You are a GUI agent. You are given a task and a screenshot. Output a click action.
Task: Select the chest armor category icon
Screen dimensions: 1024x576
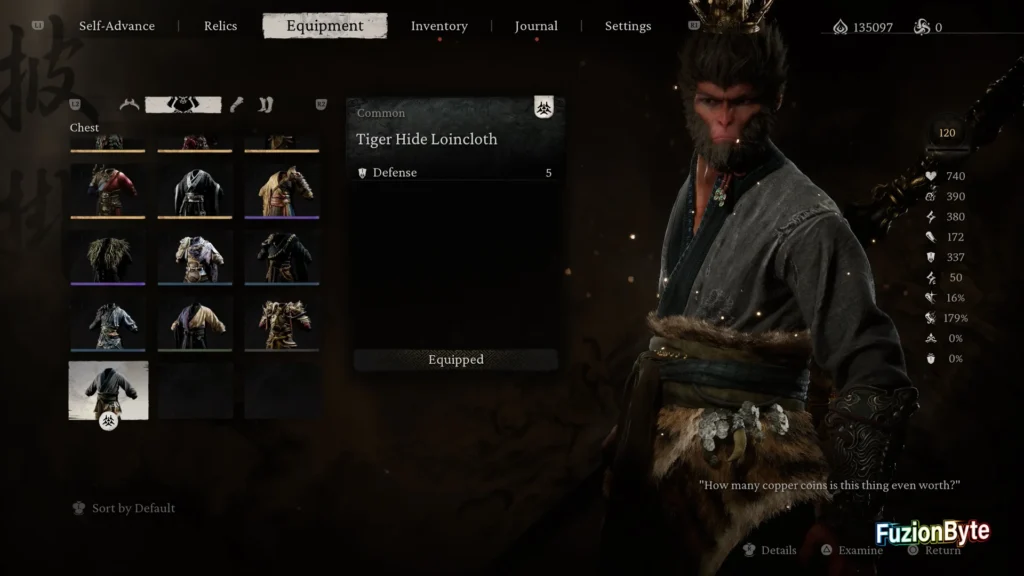click(x=183, y=104)
